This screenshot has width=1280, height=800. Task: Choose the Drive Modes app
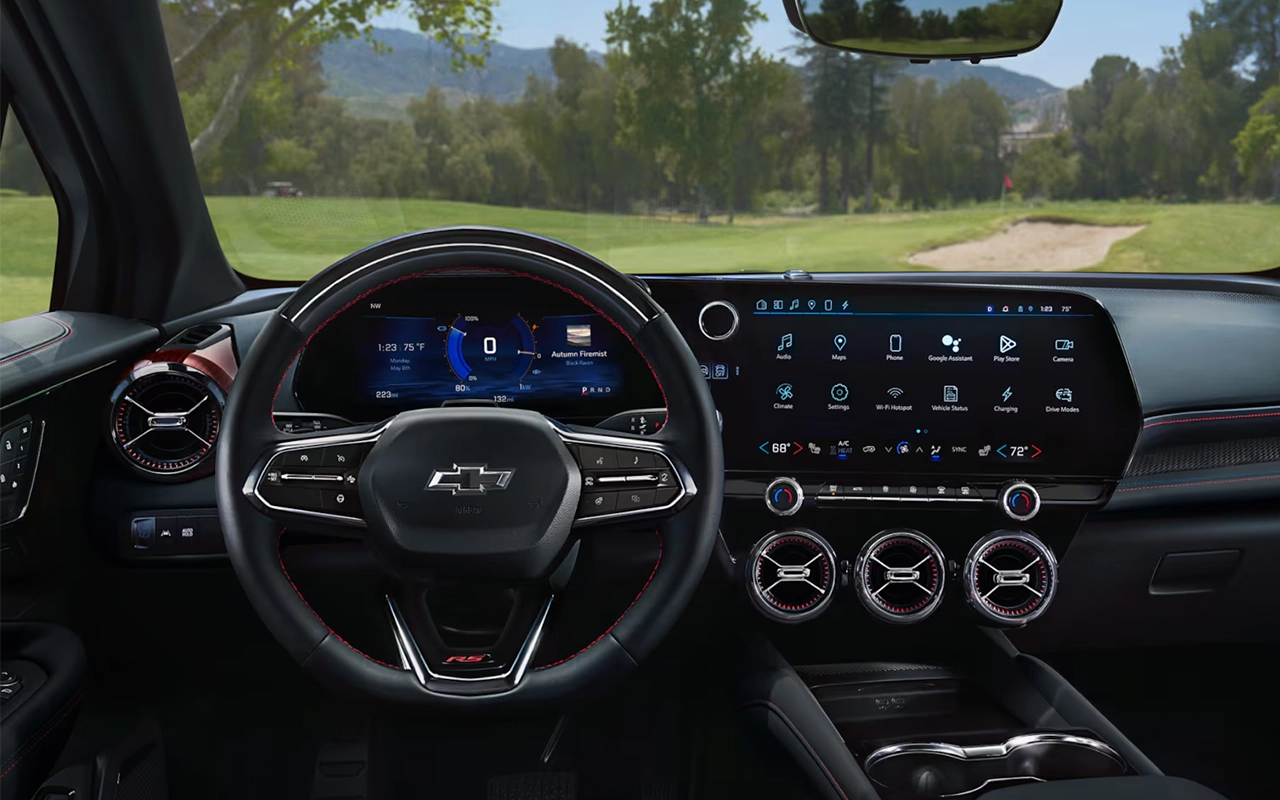point(1063,393)
